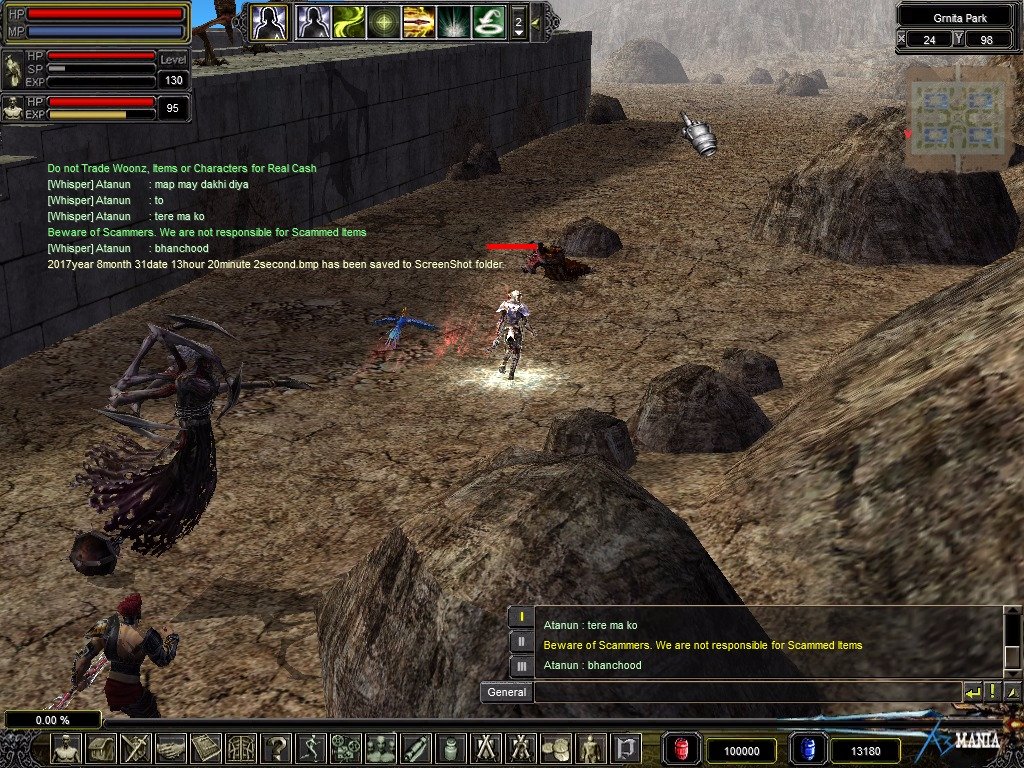Switch to chat tab III
Viewport: 1024px width, 768px height.
(521, 665)
